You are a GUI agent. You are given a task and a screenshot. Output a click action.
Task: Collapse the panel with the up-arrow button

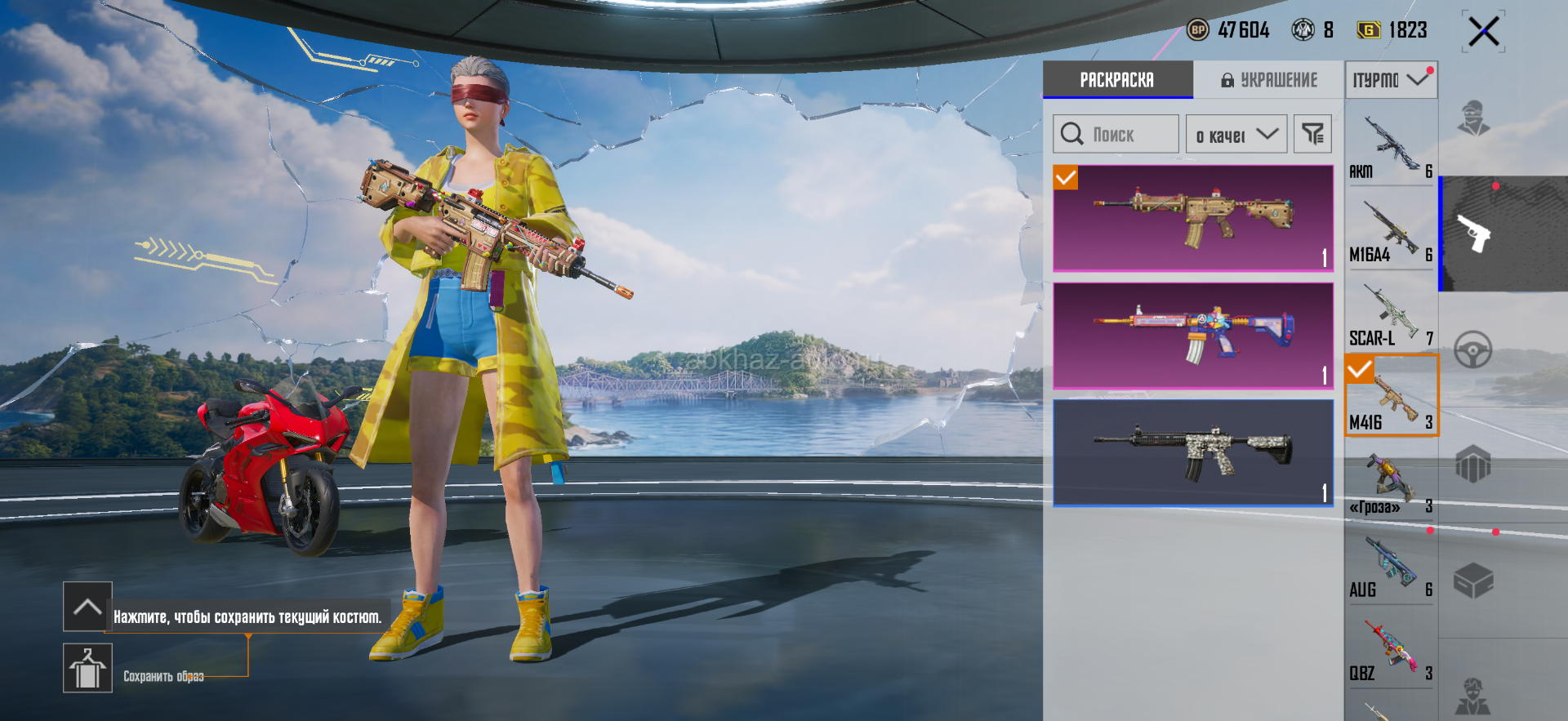point(87,607)
